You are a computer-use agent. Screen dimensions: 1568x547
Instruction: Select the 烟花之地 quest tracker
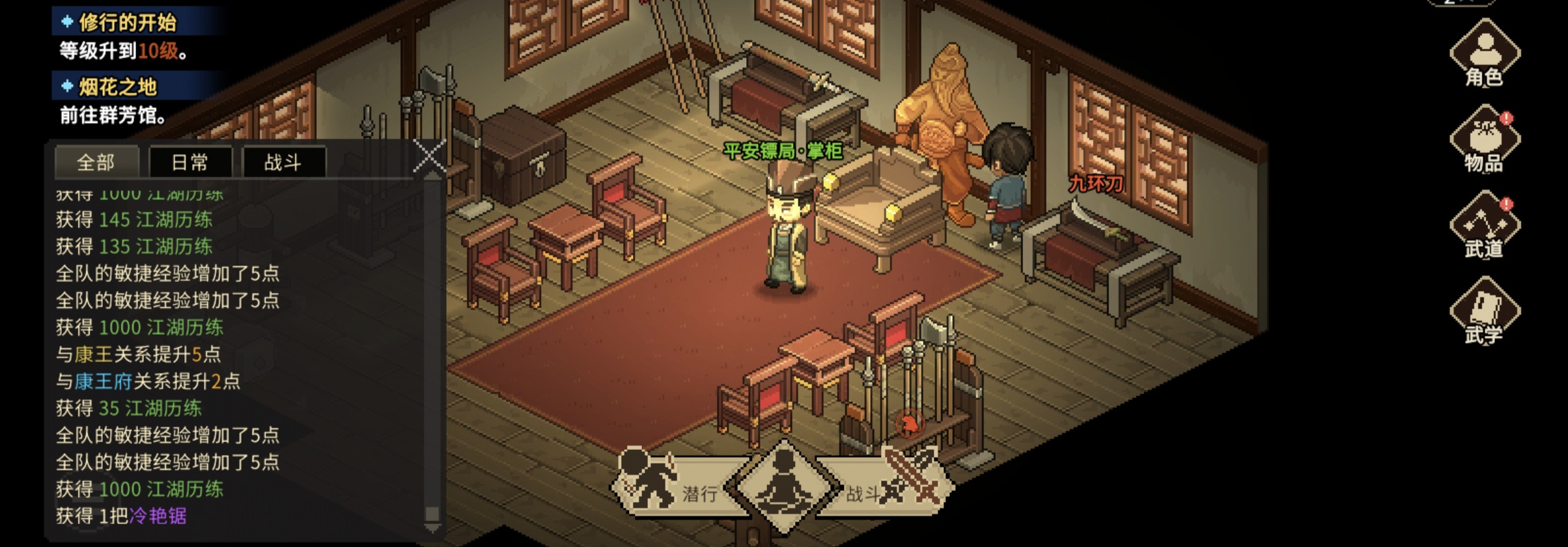pyautogui.click(x=117, y=87)
